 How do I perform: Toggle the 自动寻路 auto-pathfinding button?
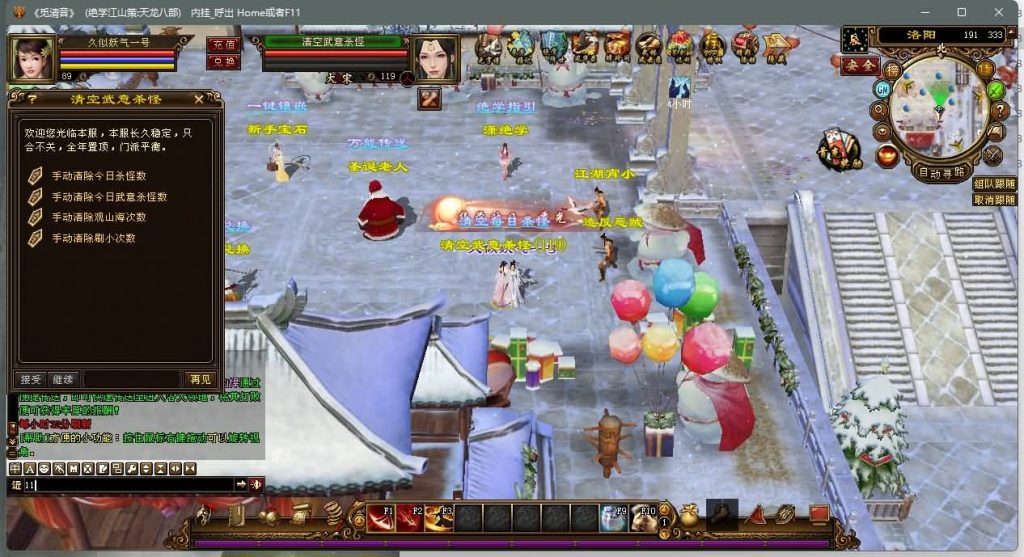(942, 171)
